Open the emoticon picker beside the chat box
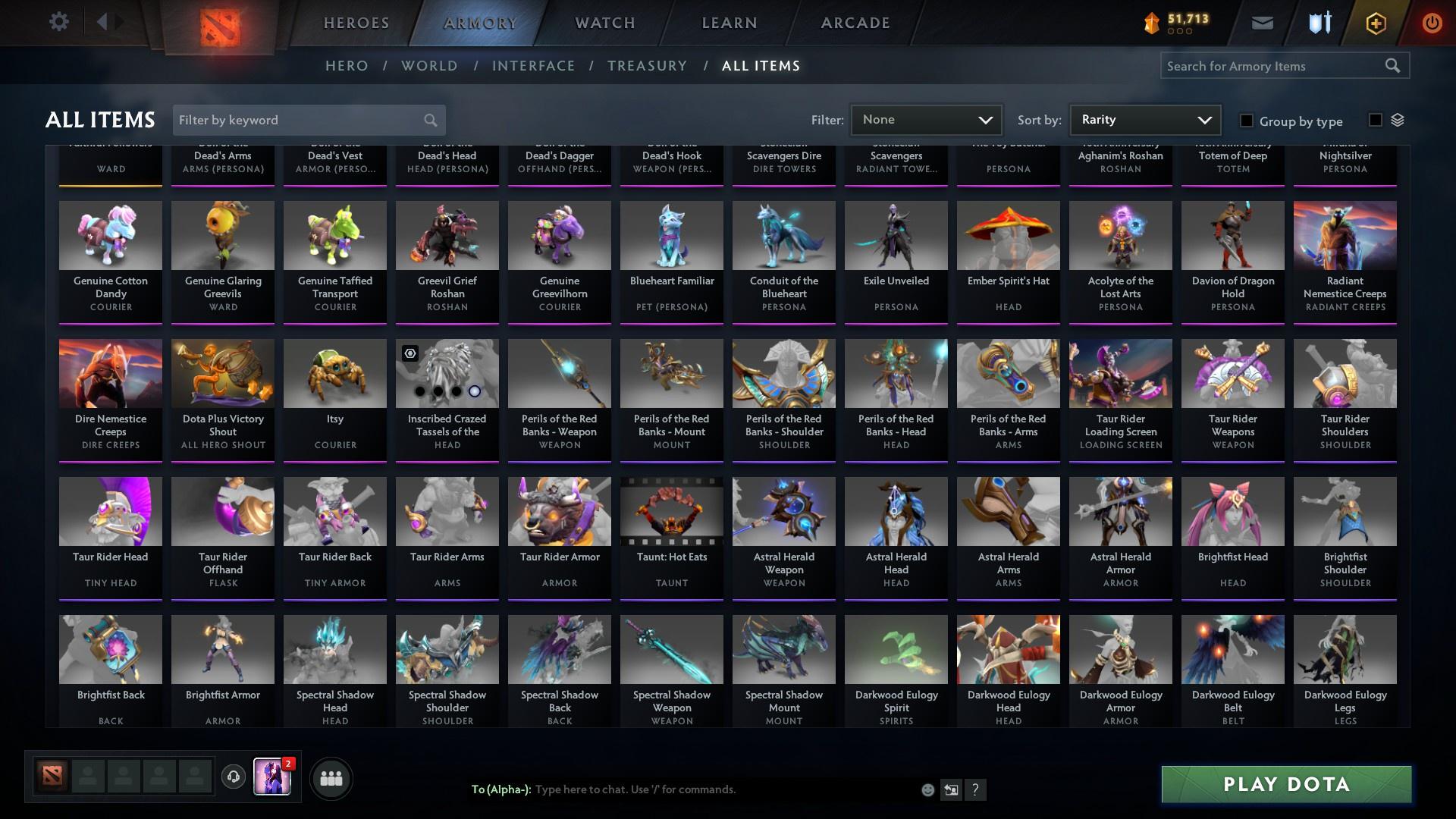 click(x=927, y=789)
